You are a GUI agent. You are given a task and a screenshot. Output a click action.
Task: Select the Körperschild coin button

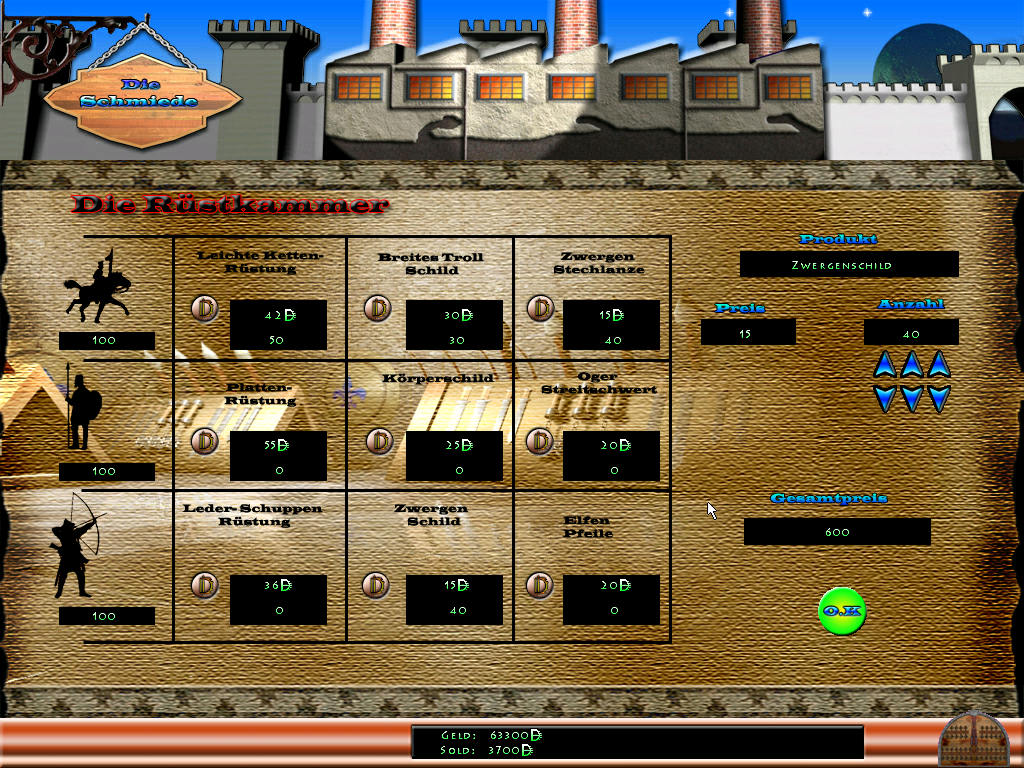pos(379,441)
